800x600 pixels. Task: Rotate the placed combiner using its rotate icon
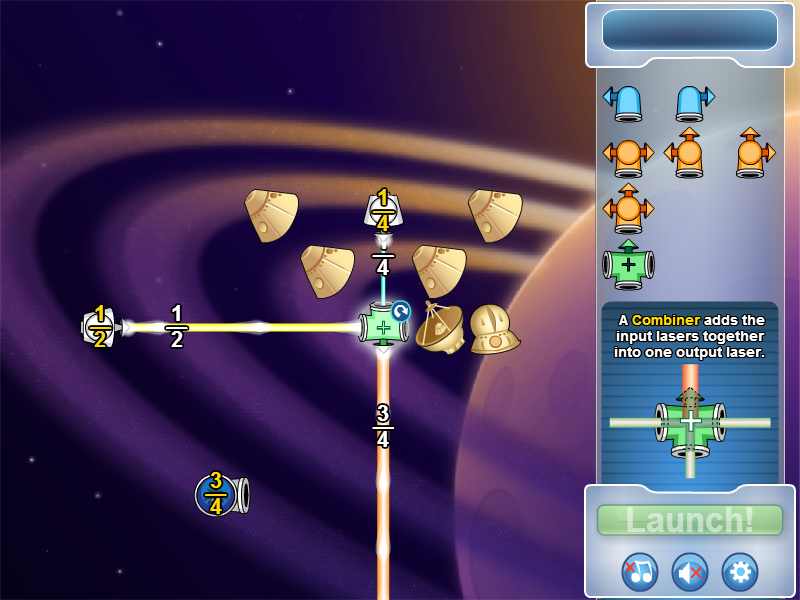tap(400, 311)
